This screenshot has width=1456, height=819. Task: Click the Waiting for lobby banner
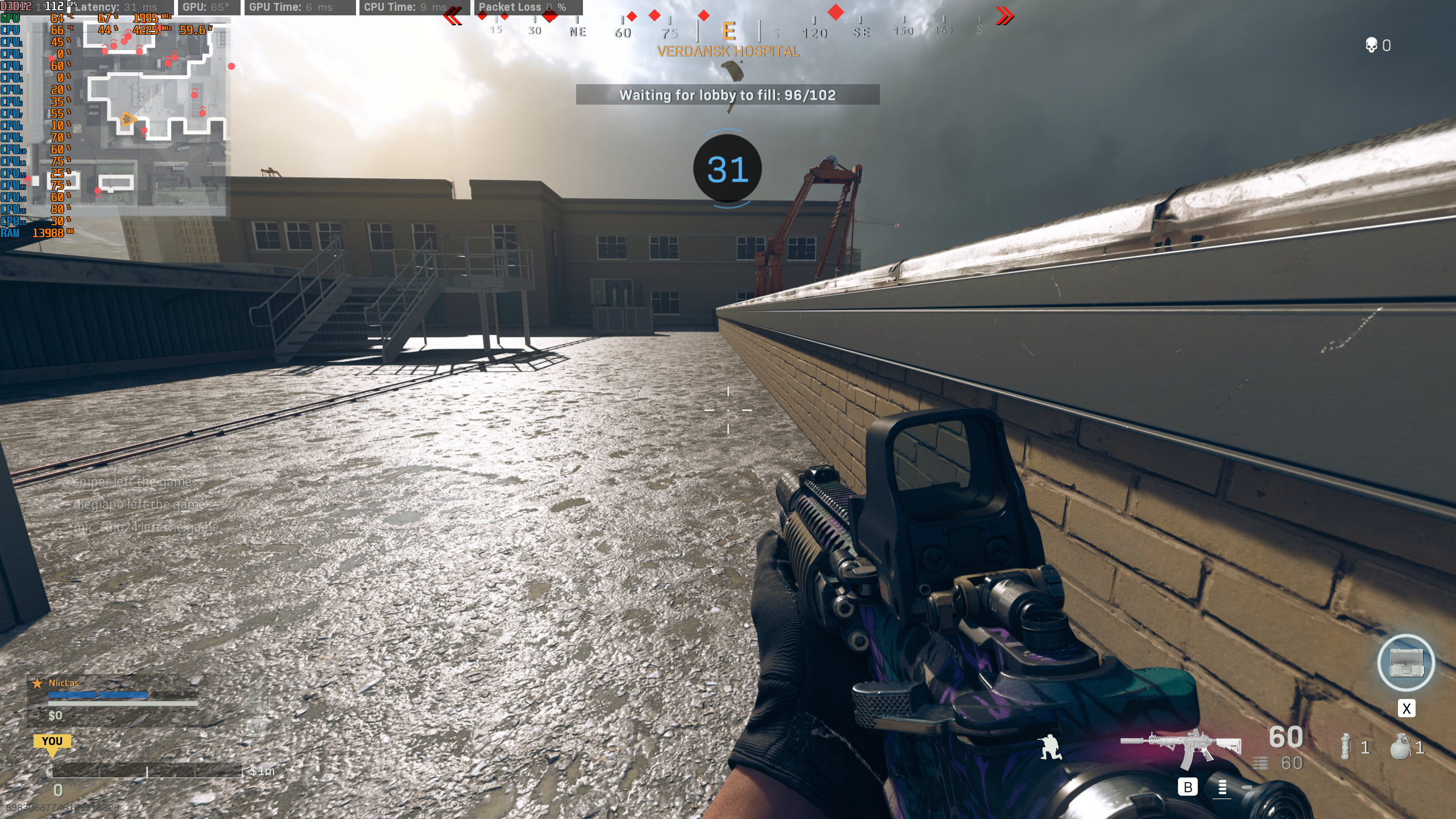pos(728,96)
